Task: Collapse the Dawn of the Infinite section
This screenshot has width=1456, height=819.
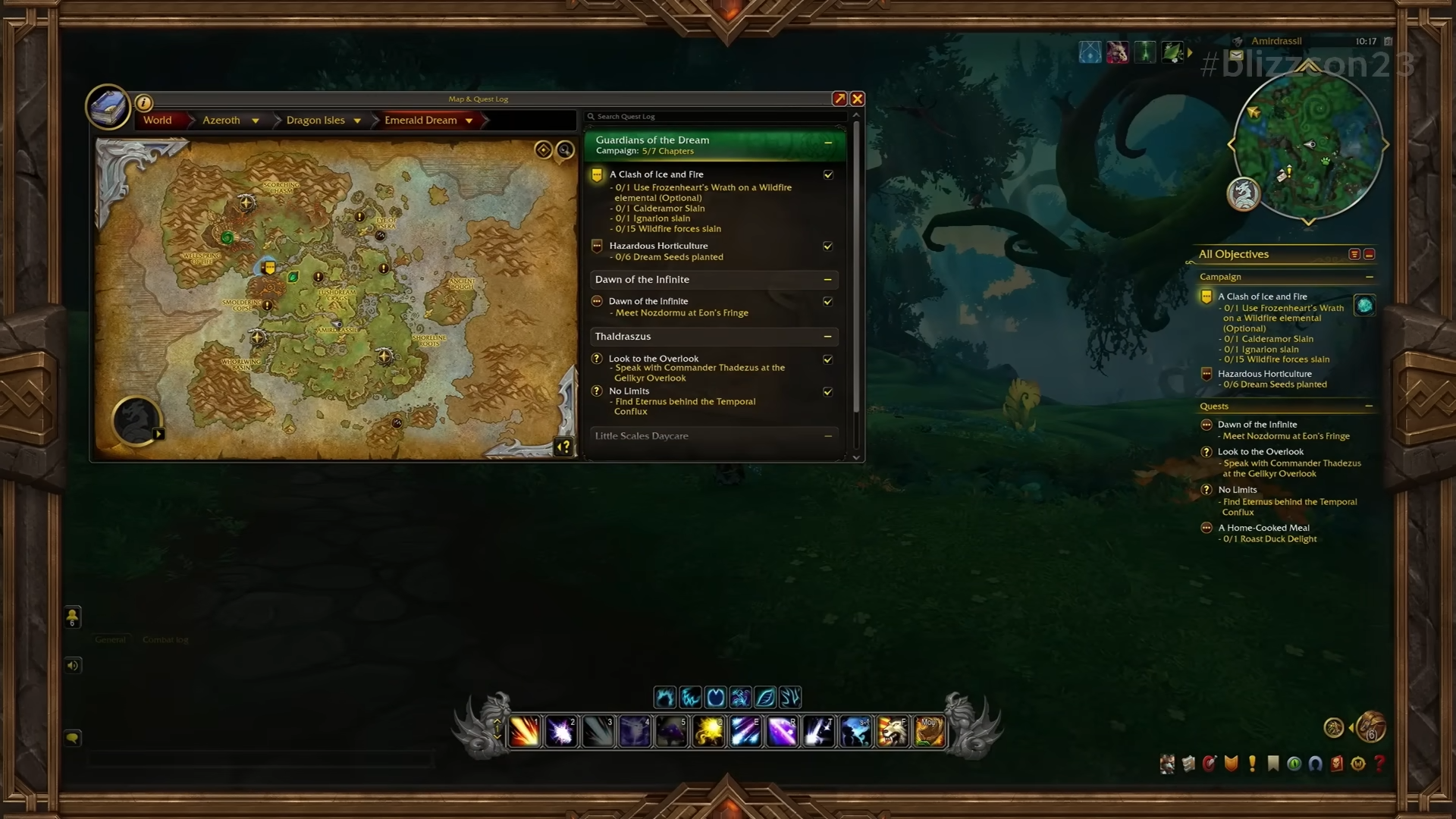Action: click(x=828, y=280)
